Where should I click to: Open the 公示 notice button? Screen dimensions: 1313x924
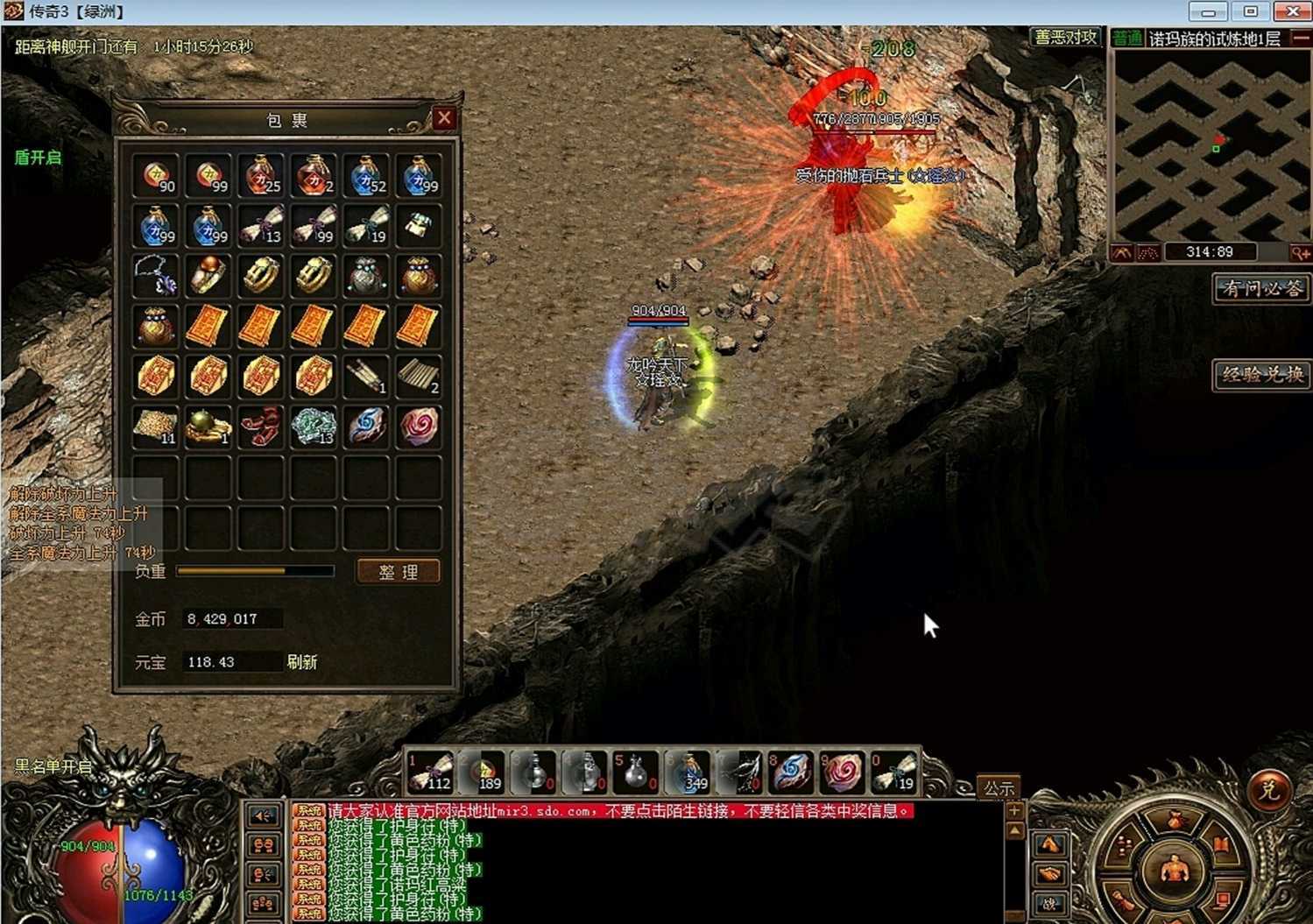[x=998, y=787]
